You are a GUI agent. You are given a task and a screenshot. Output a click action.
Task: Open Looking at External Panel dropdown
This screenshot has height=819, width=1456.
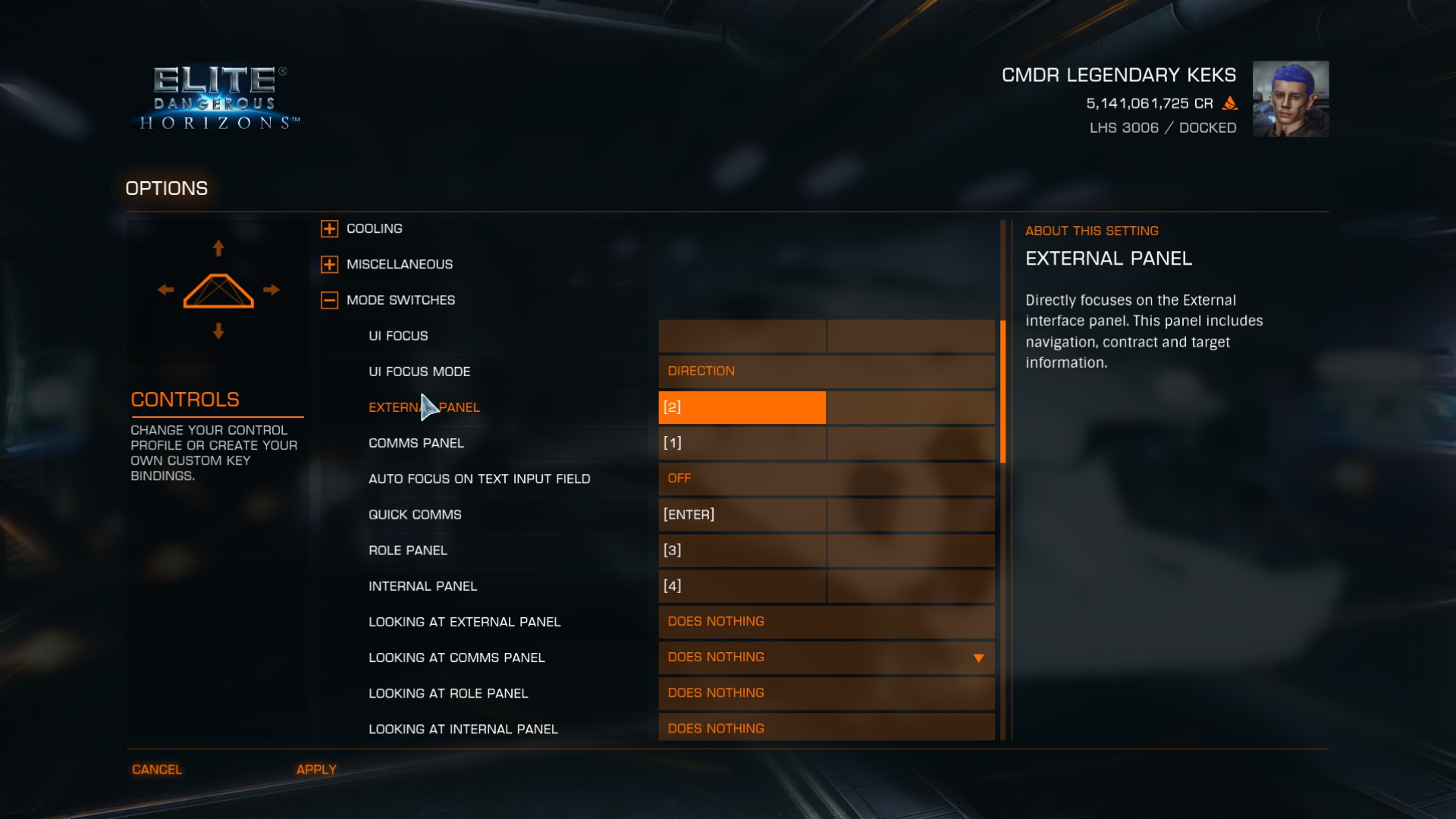pos(826,622)
